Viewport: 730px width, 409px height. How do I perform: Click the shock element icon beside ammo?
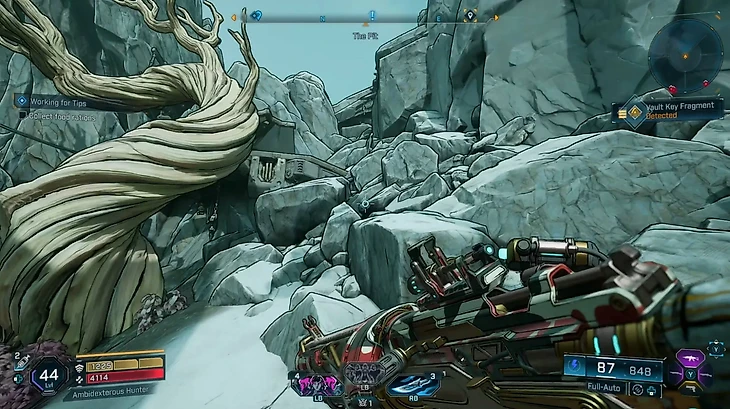click(x=574, y=368)
